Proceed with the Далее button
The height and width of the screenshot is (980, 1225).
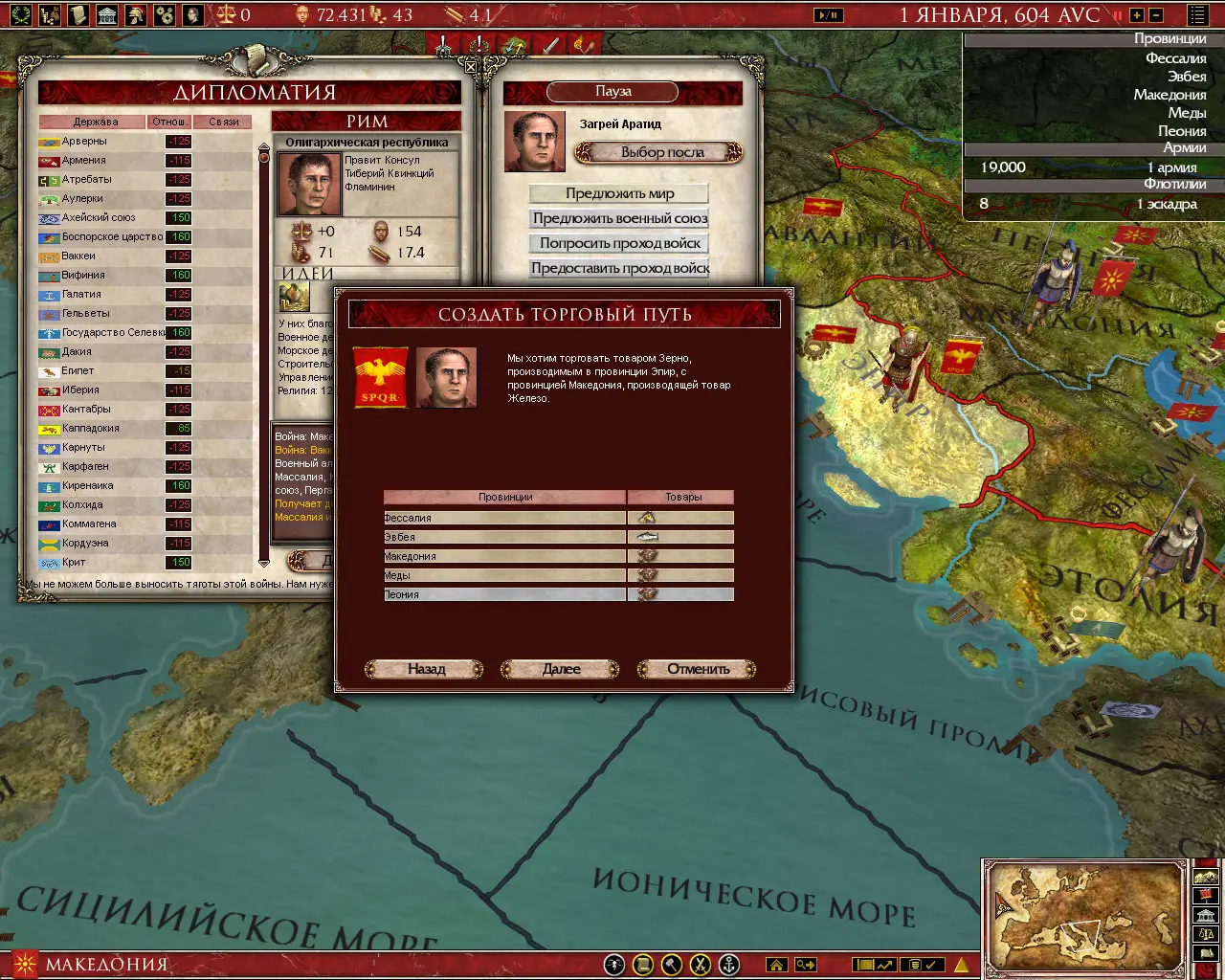click(561, 669)
